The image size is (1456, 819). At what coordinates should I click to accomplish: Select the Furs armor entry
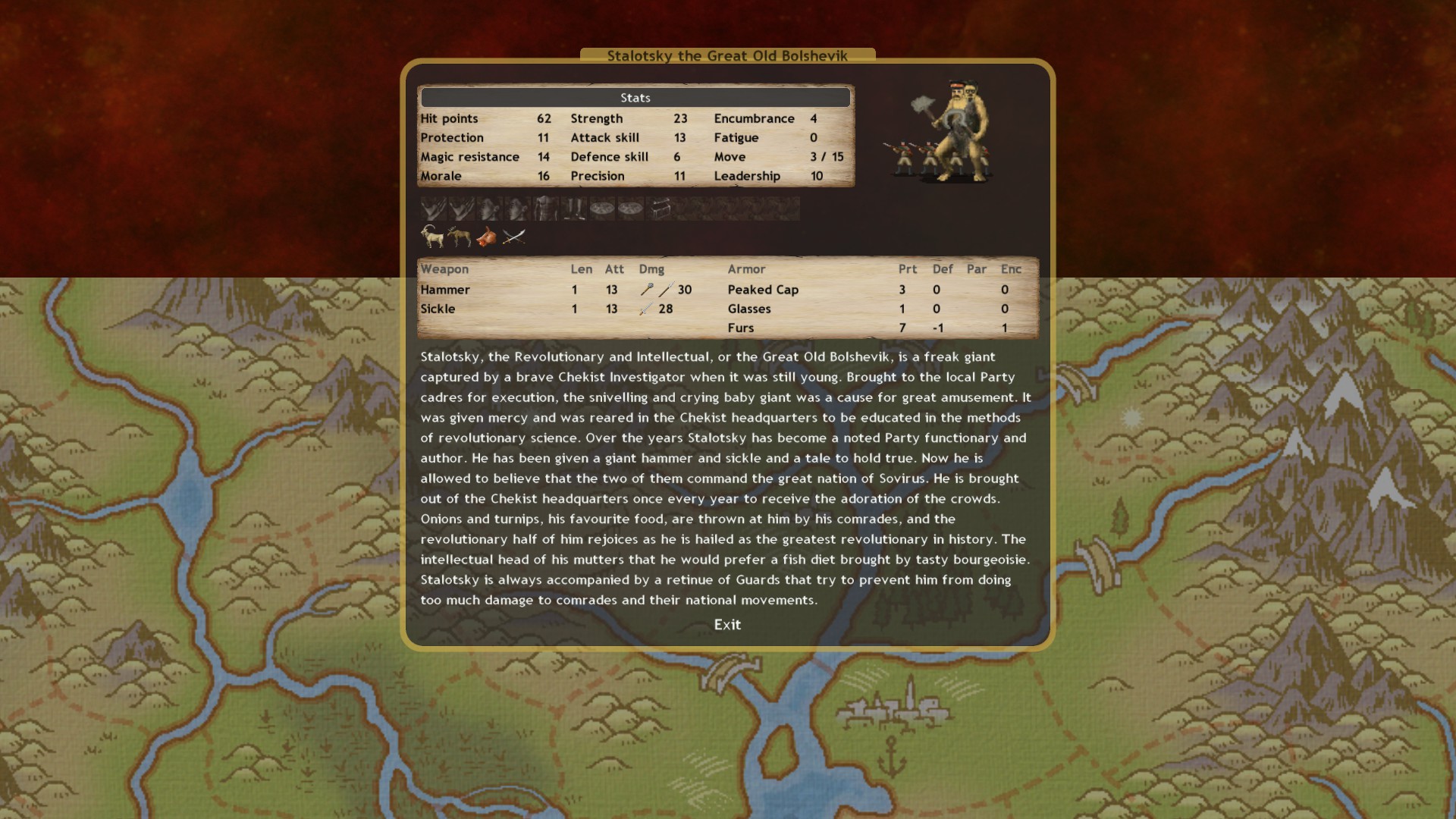click(x=741, y=328)
